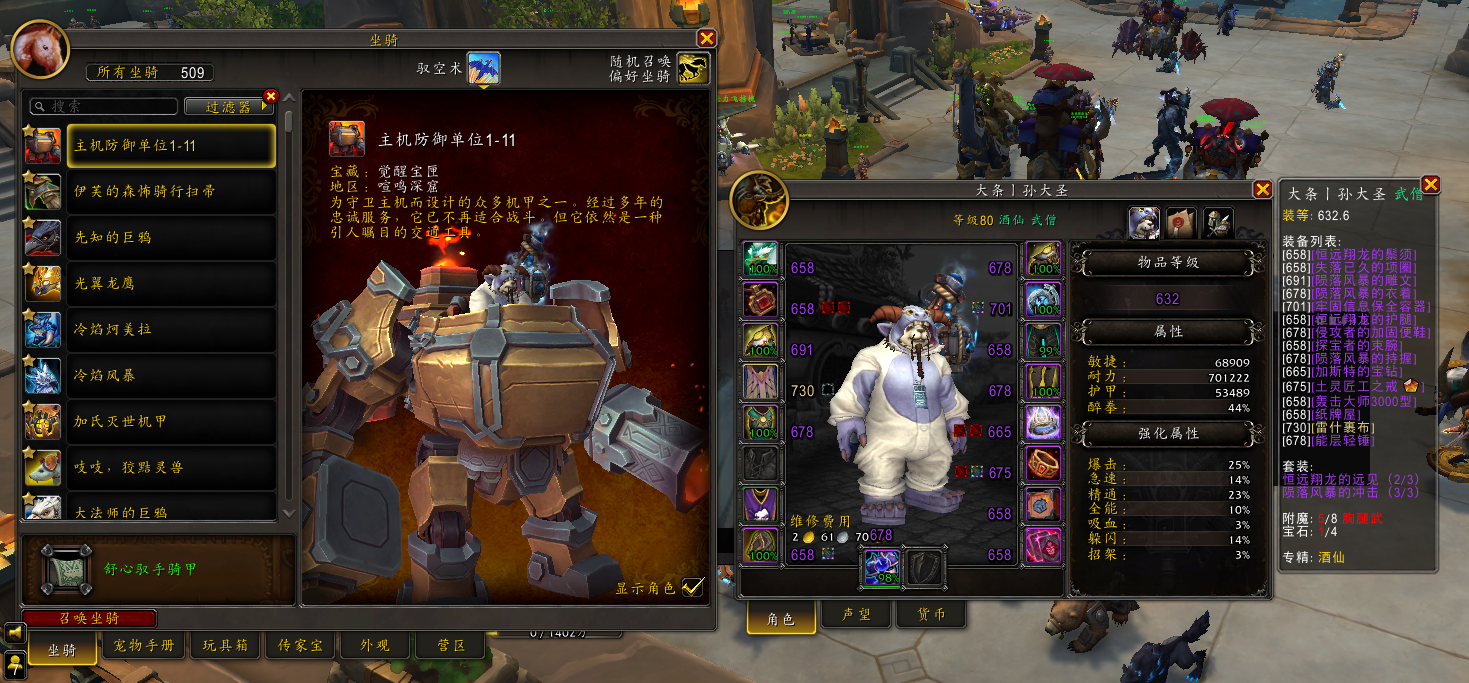Select the 加氏灭世机甲 mount
The image size is (1469, 683).
171,421
